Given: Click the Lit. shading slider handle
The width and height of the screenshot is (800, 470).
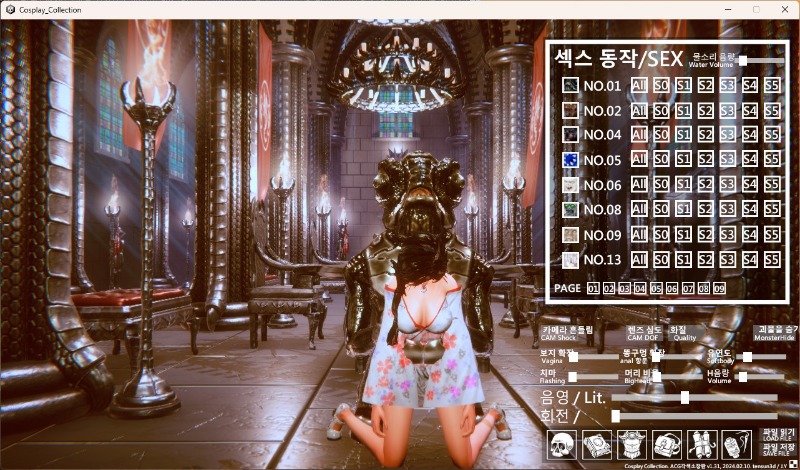Looking at the screenshot, I should point(685,397).
